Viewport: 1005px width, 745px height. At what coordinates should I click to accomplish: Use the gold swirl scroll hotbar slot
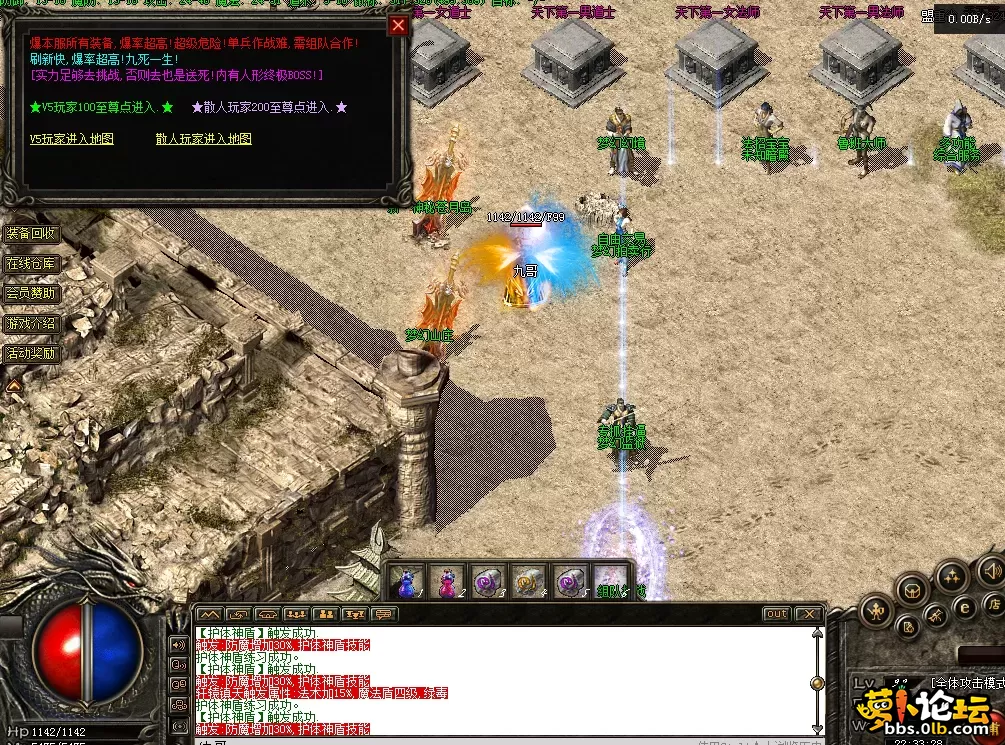point(525,580)
